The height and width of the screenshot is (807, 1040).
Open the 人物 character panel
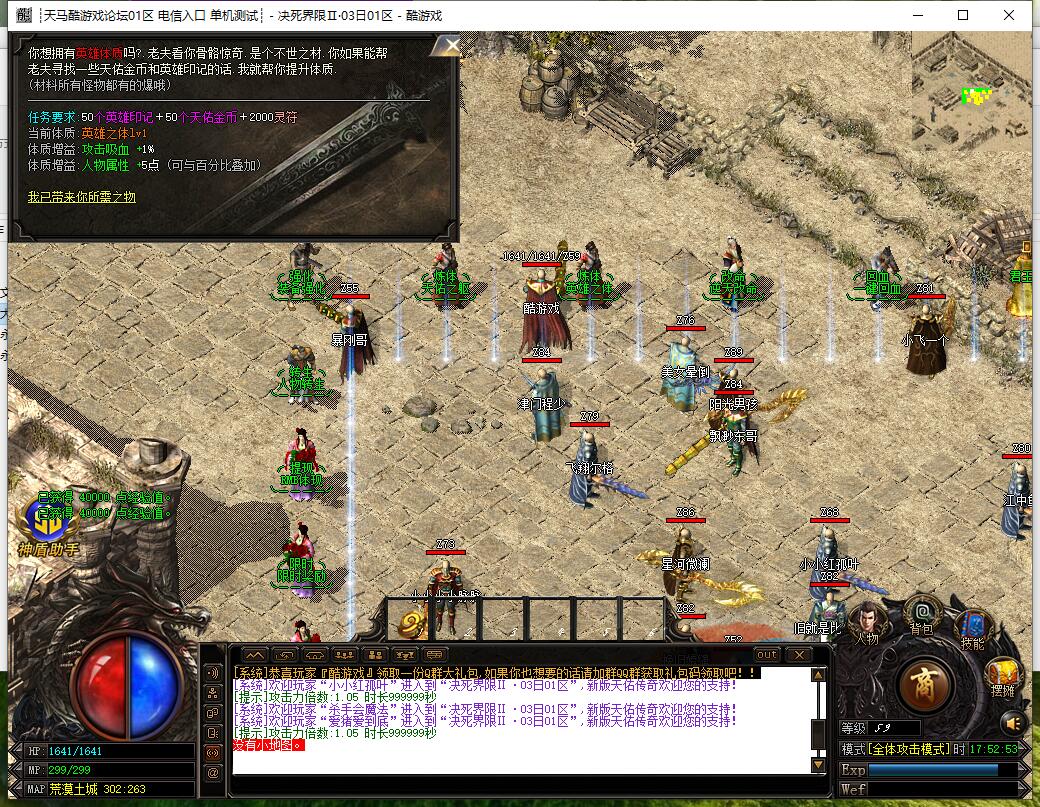[867, 620]
